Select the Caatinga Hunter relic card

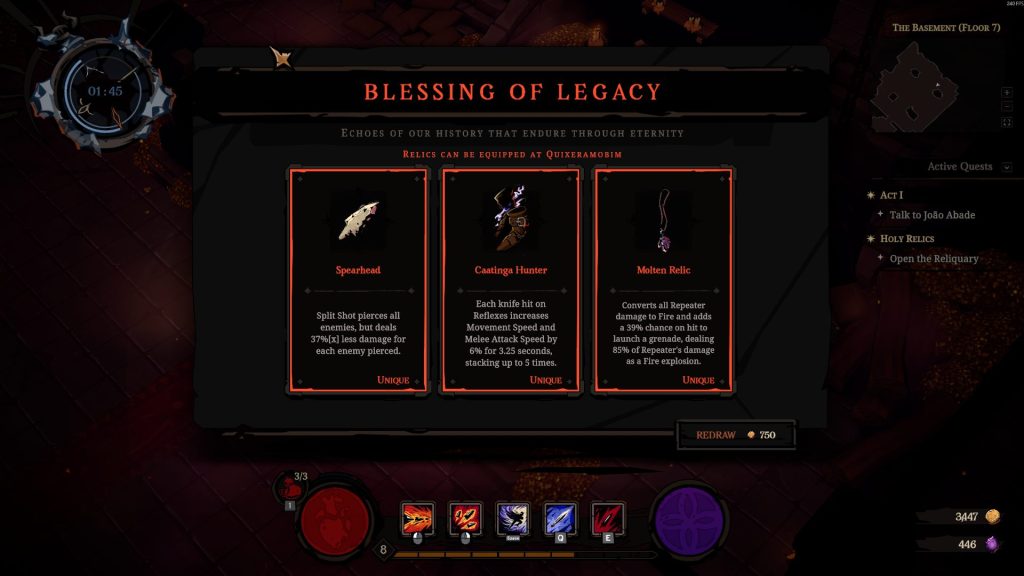pyautogui.click(x=511, y=280)
